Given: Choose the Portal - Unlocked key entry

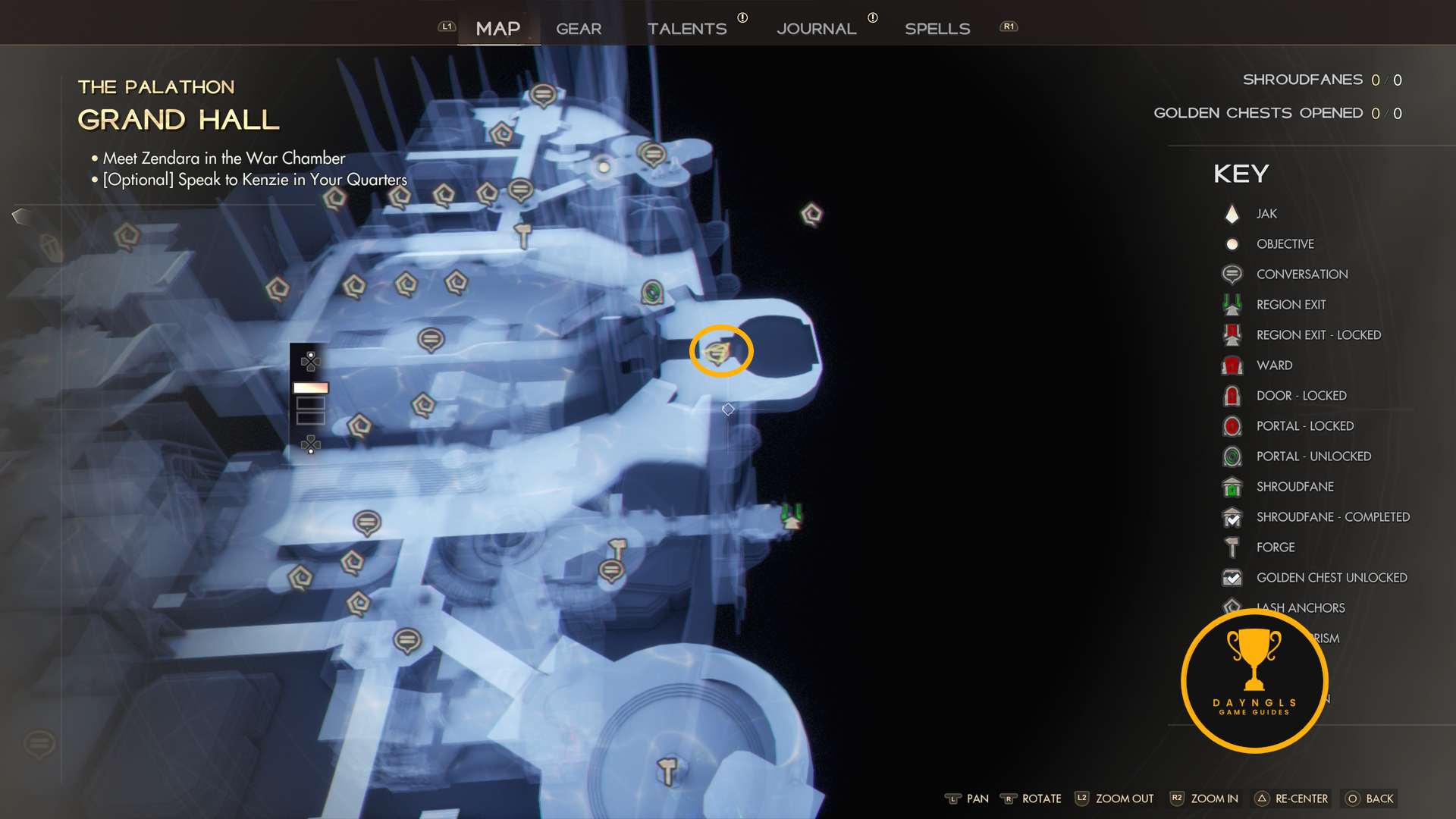Looking at the screenshot, I should click(x=1313, y=457).
